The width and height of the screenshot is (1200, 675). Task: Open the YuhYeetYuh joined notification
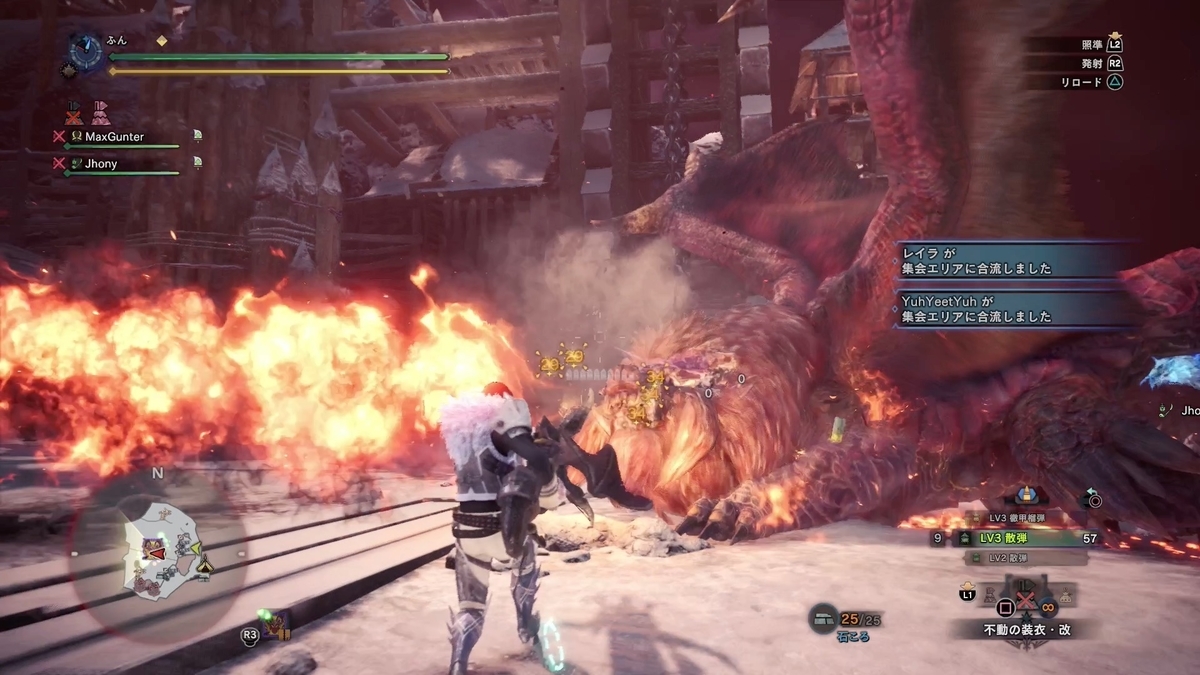point(1010,308)
